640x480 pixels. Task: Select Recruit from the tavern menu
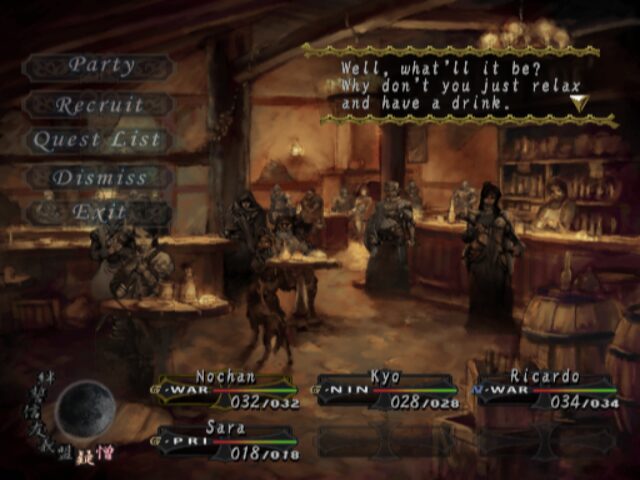tap(100, 105)
